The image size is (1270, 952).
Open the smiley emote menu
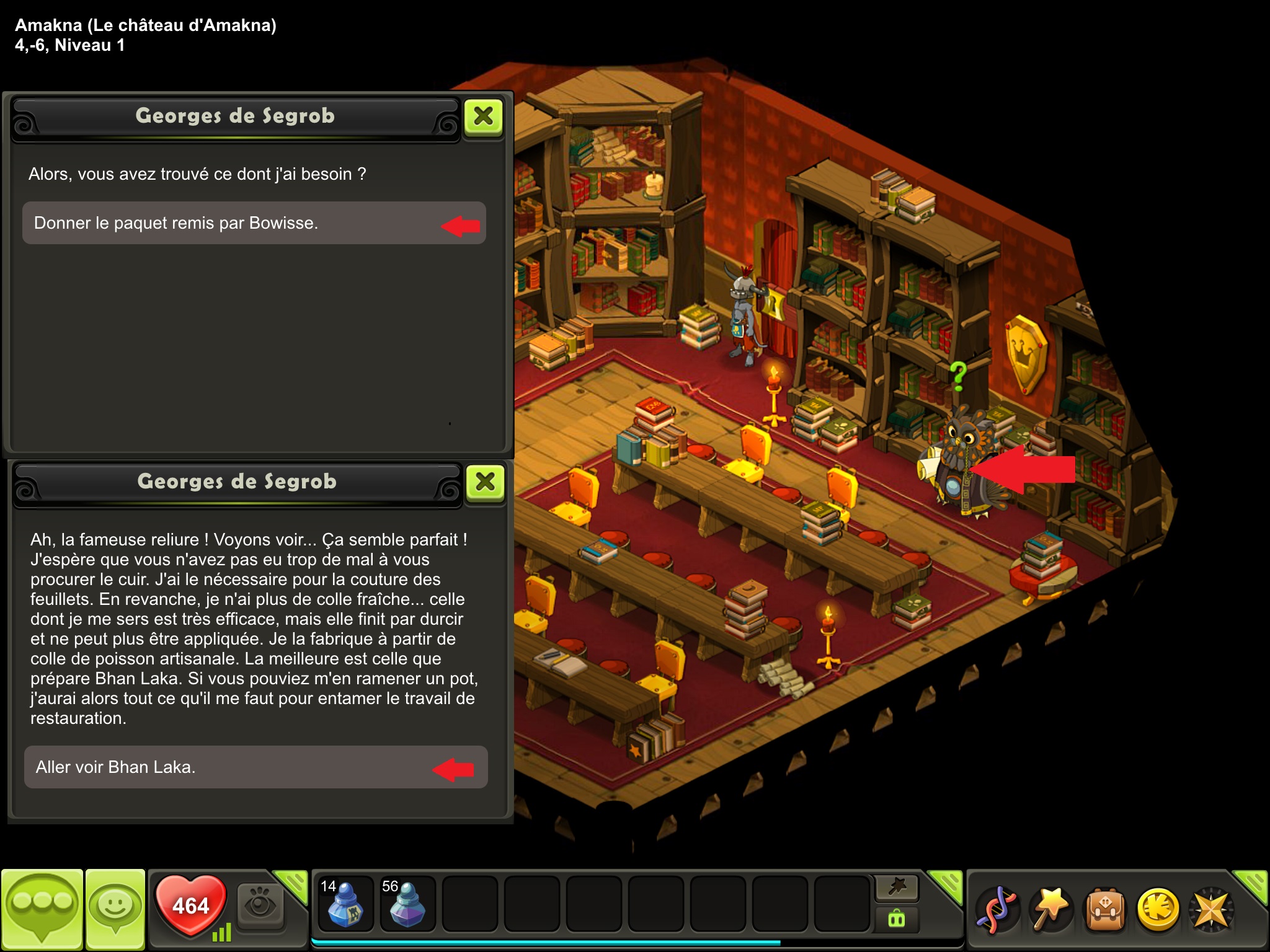(115, 907)
